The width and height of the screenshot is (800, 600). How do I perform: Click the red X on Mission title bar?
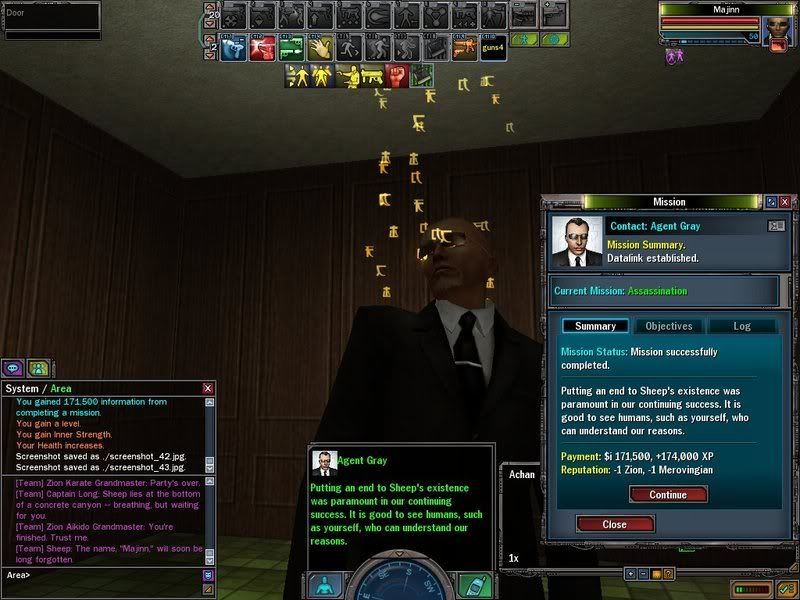[785, 202]
